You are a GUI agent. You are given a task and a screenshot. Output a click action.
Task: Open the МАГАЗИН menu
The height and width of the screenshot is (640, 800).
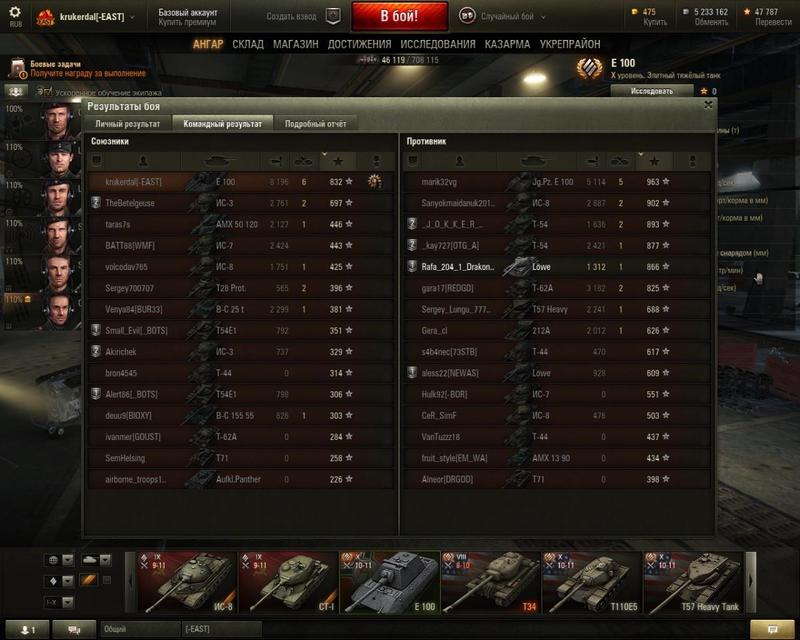[295, 45]
